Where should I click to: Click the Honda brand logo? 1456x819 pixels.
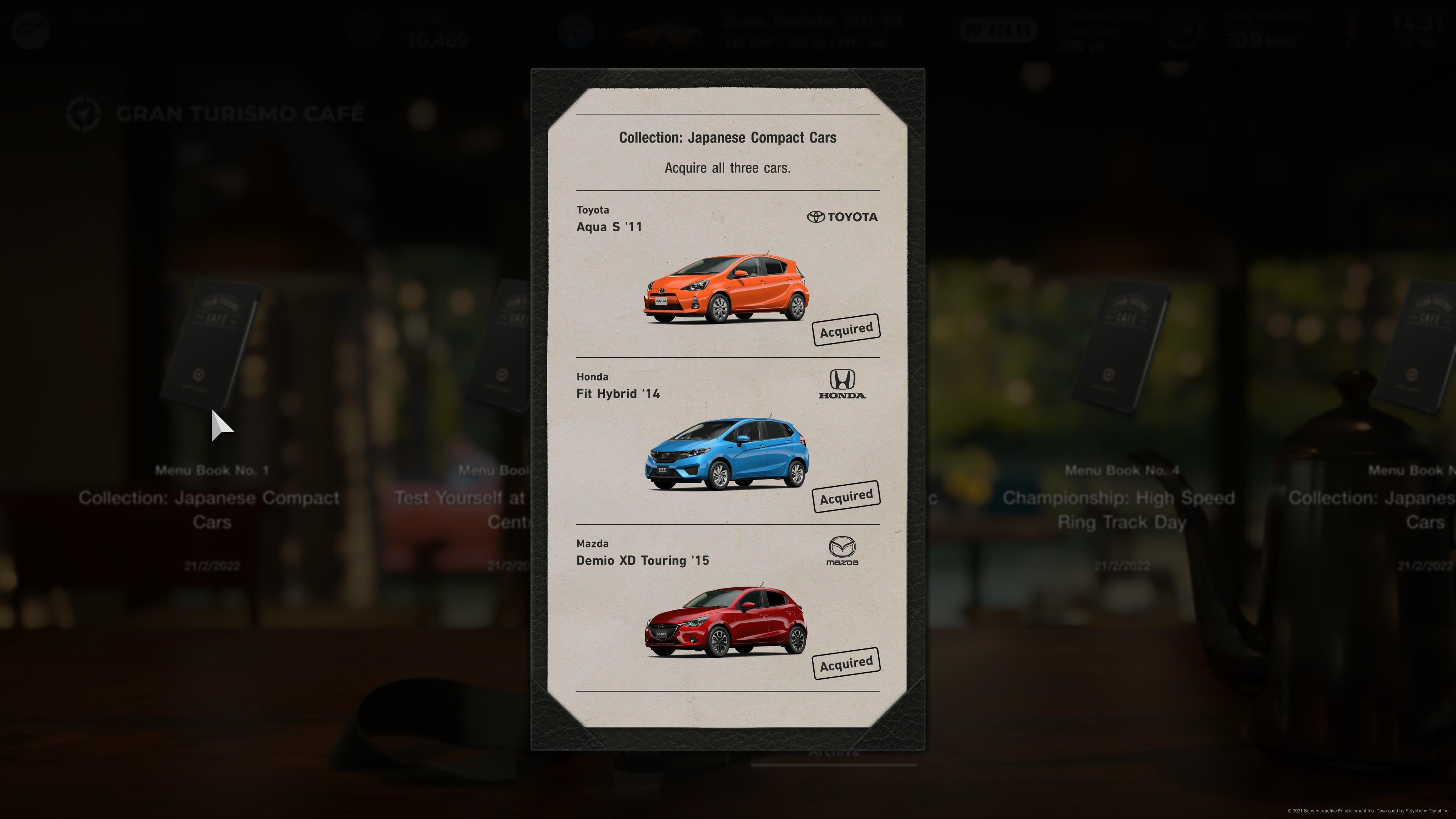coord(842,385)
